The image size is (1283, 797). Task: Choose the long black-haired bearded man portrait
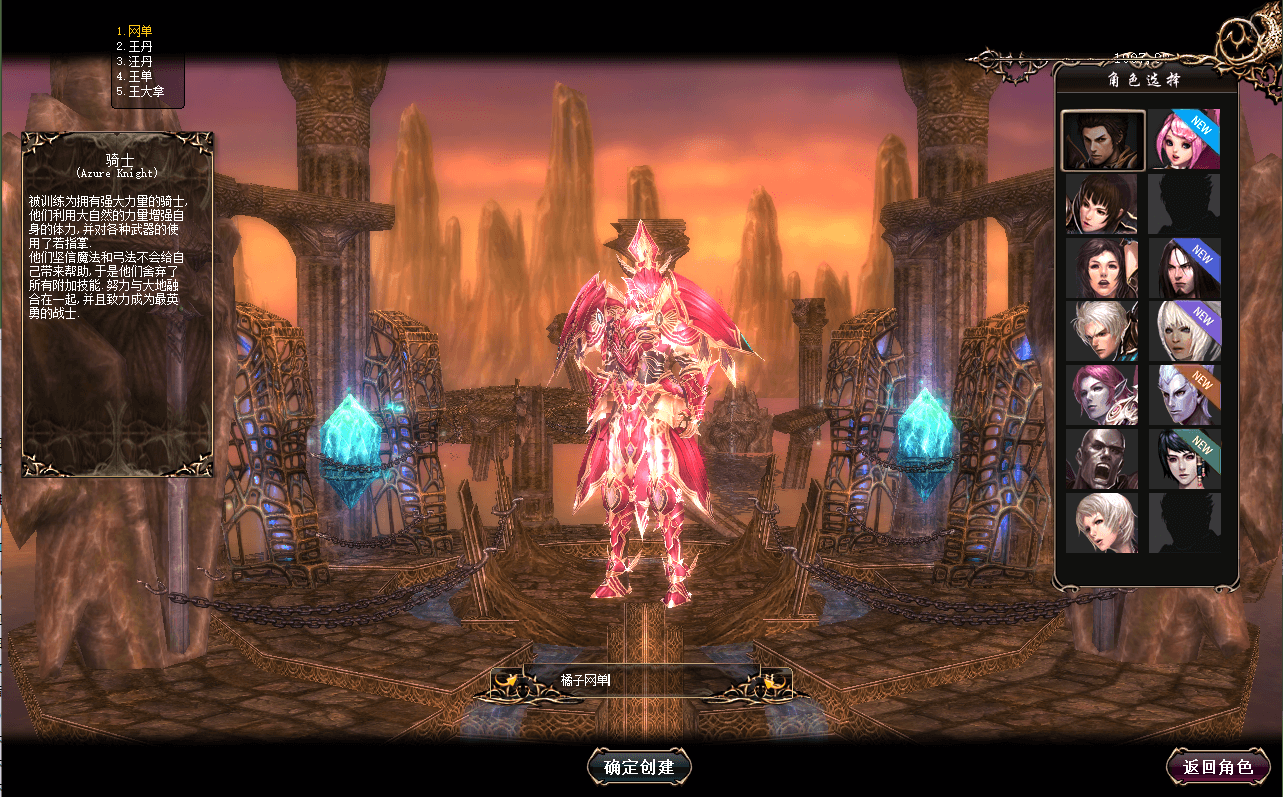click(1184, 268)
